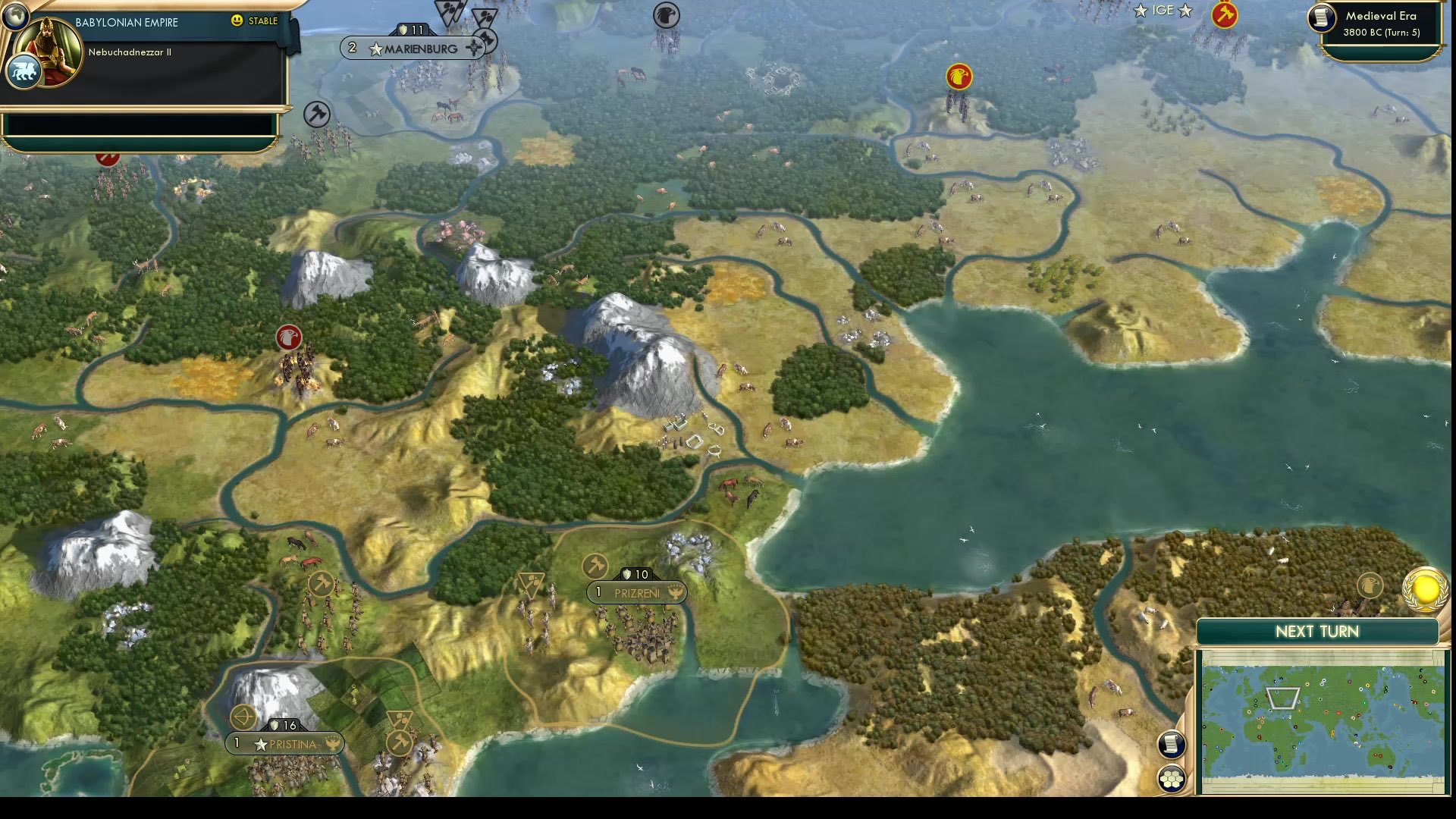Click the Medieval Era scroll icon
This screenshot has width=1456, height=819.
pyautogui.click(x=1320, y=19)
